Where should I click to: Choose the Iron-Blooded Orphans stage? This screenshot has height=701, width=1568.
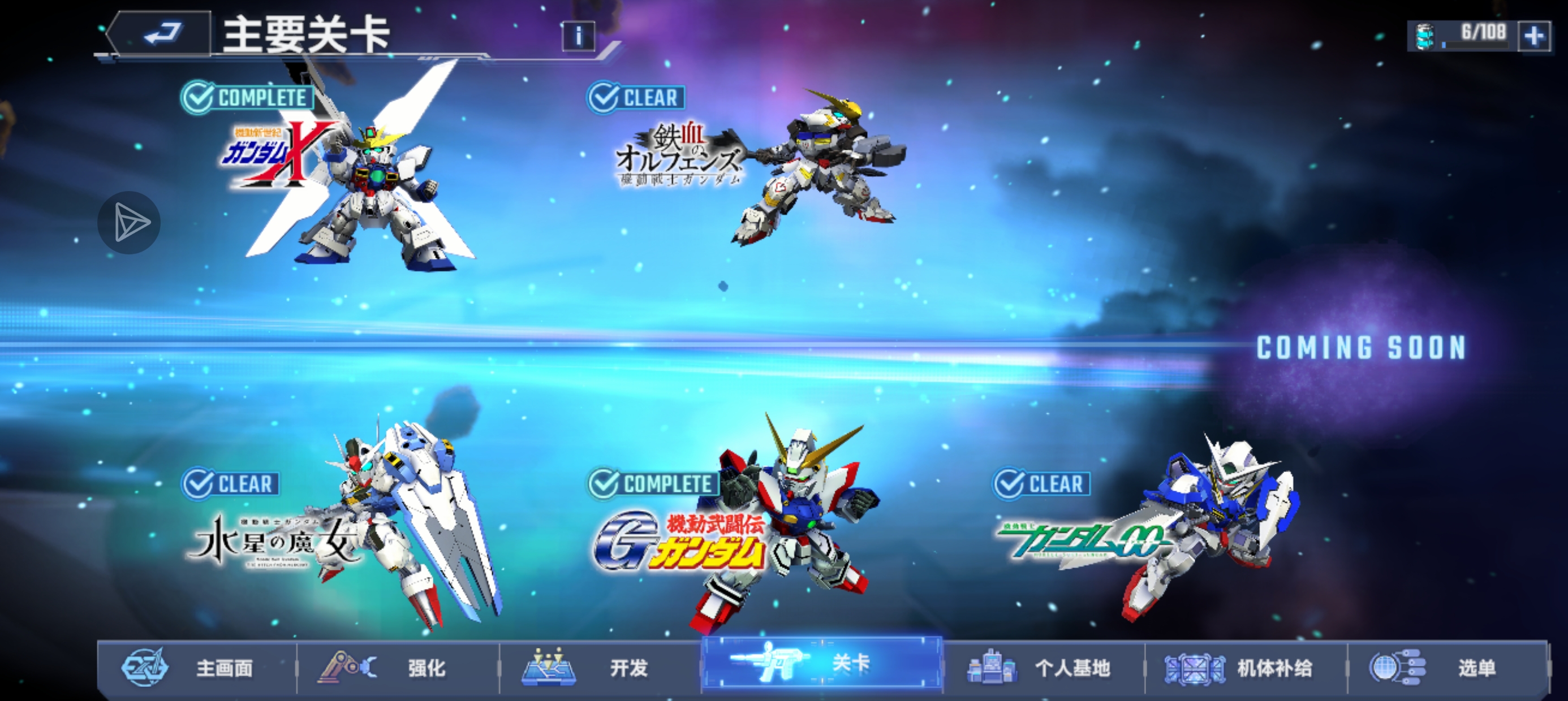tap(761, 165)
